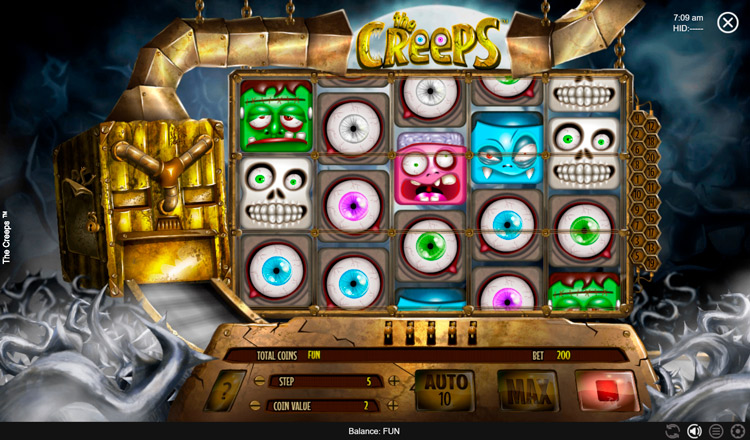Increase the Step value

393,381
